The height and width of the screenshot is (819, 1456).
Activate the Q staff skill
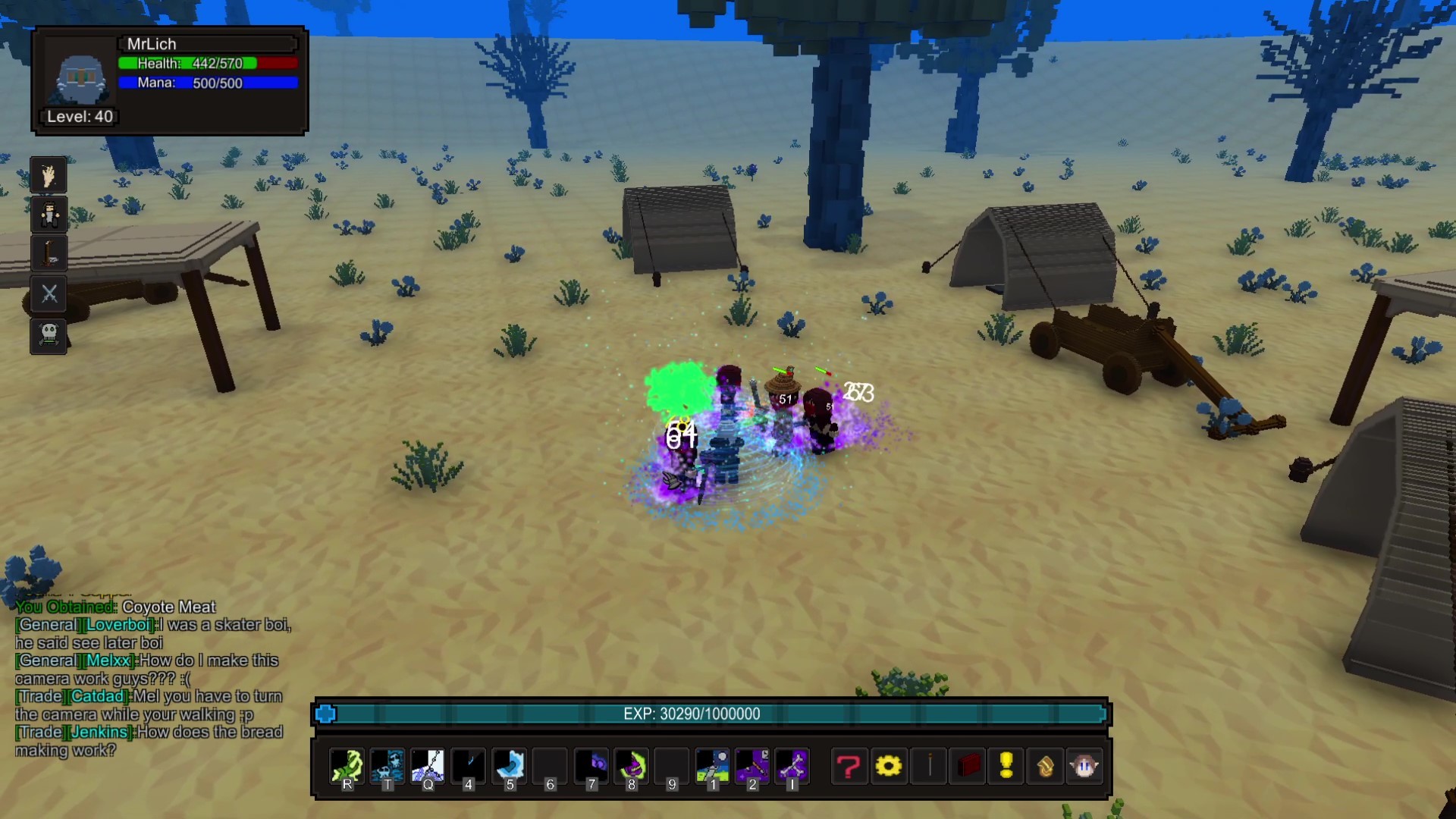coord(428,766)
